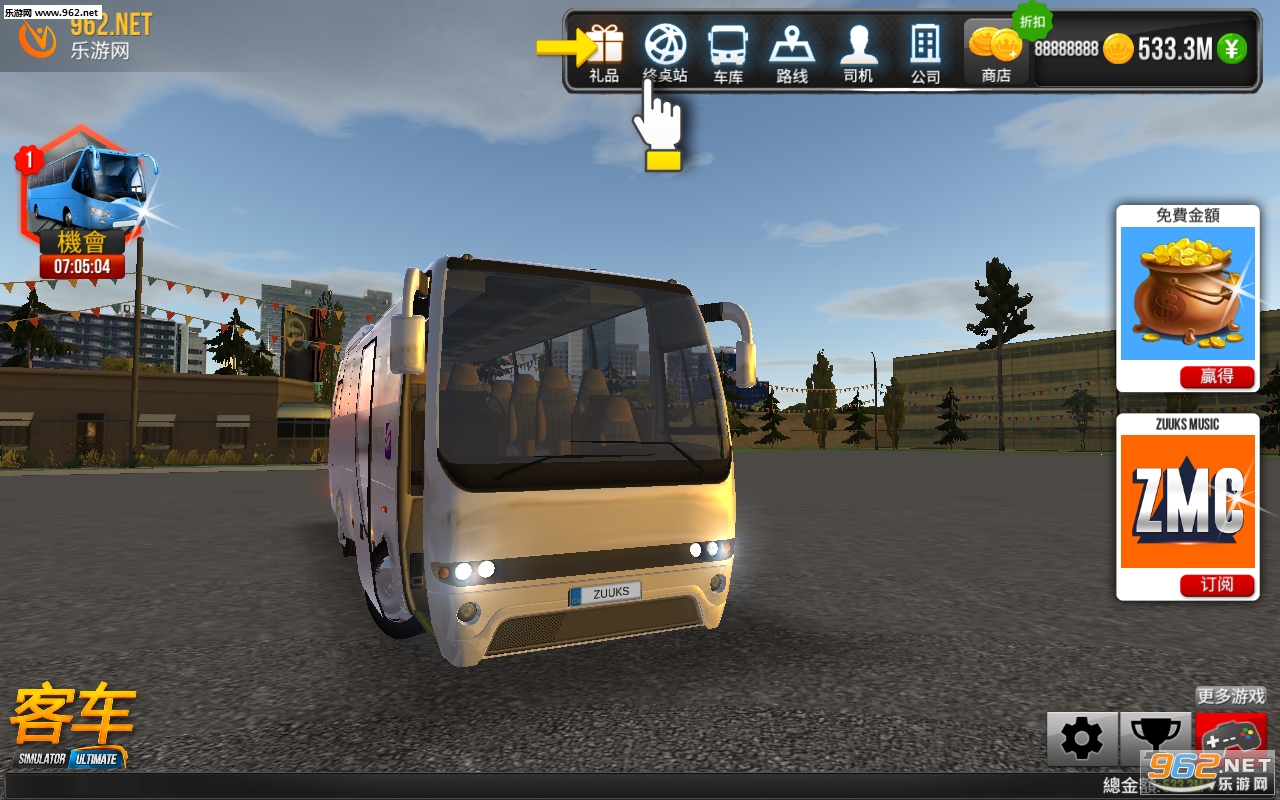Open the gold pot free money thumbnail
Screen dimensions: 1280x800
(x=1187, y=293)
